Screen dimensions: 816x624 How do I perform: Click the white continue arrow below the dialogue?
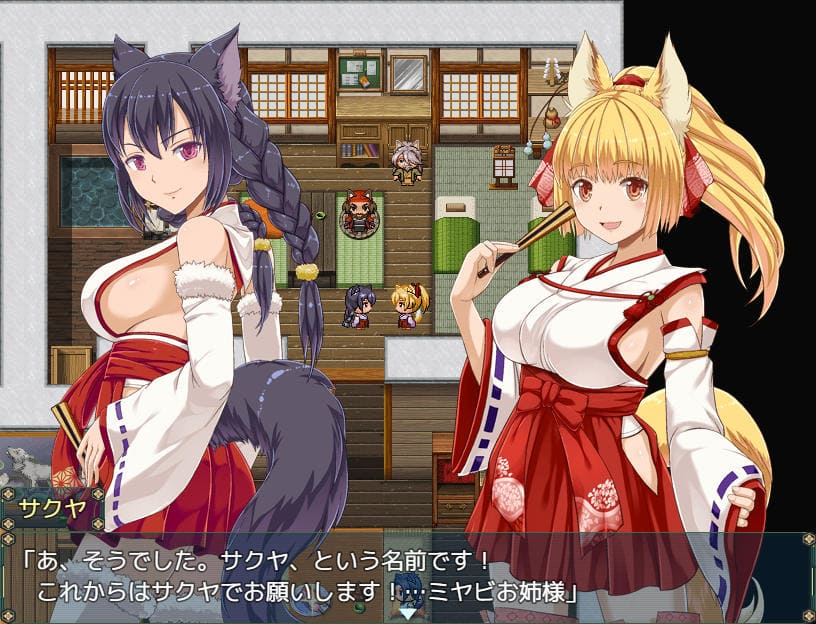click(408, 612)
